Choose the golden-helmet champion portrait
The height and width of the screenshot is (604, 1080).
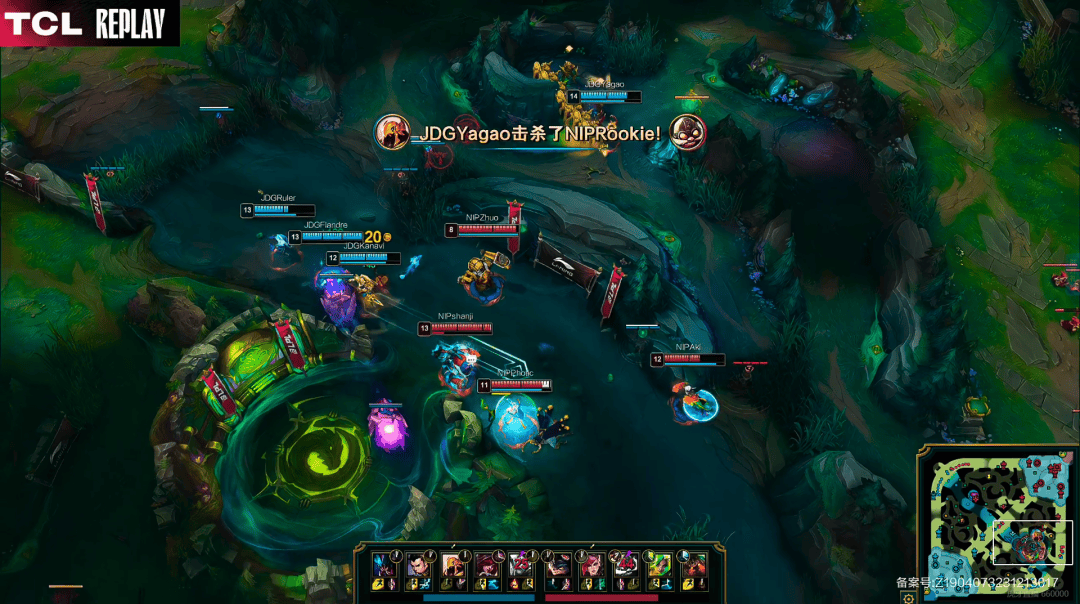453,565
